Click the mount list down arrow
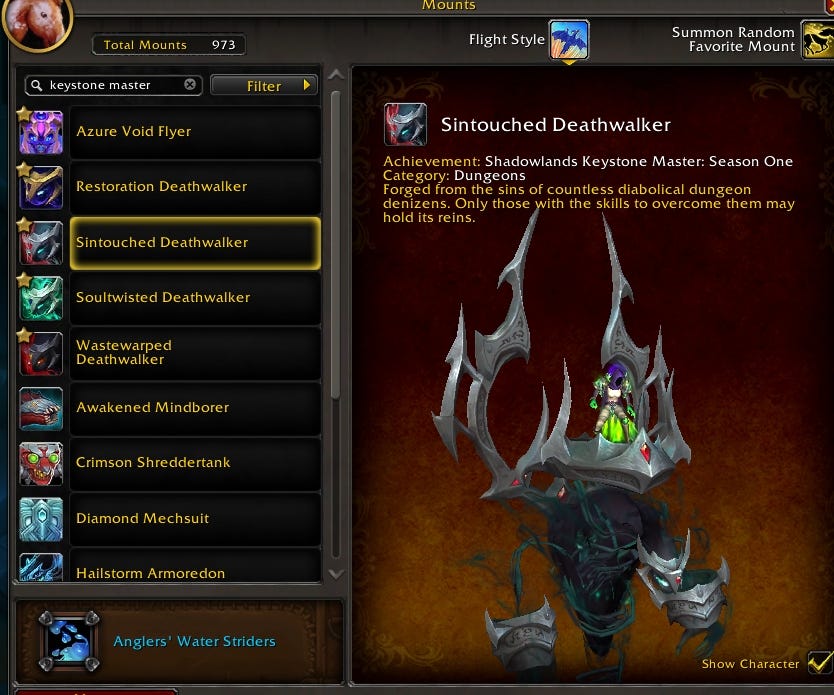Viewport: 834px width, 695px height. [x=336, y=574]
